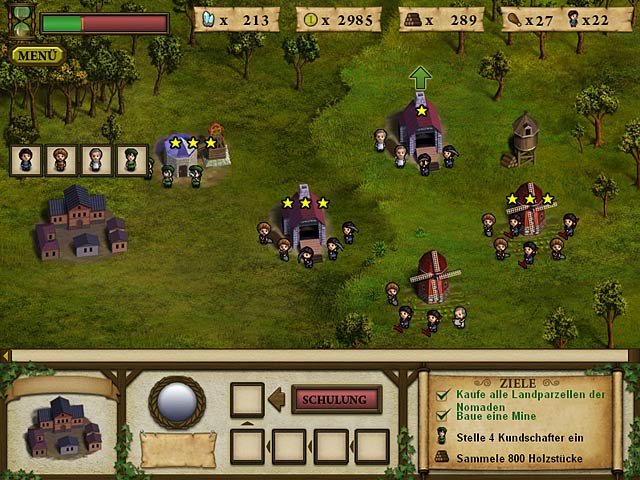
Task: Click the empty slot left of SCHULUNG
Action: click(x=247, y=400)
